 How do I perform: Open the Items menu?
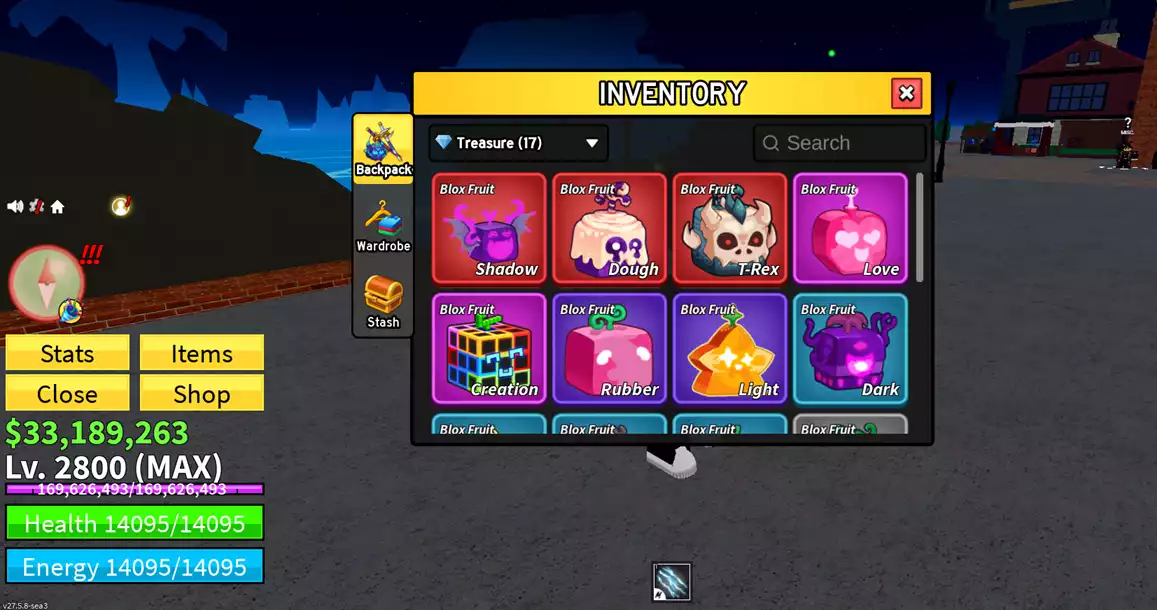201,353
